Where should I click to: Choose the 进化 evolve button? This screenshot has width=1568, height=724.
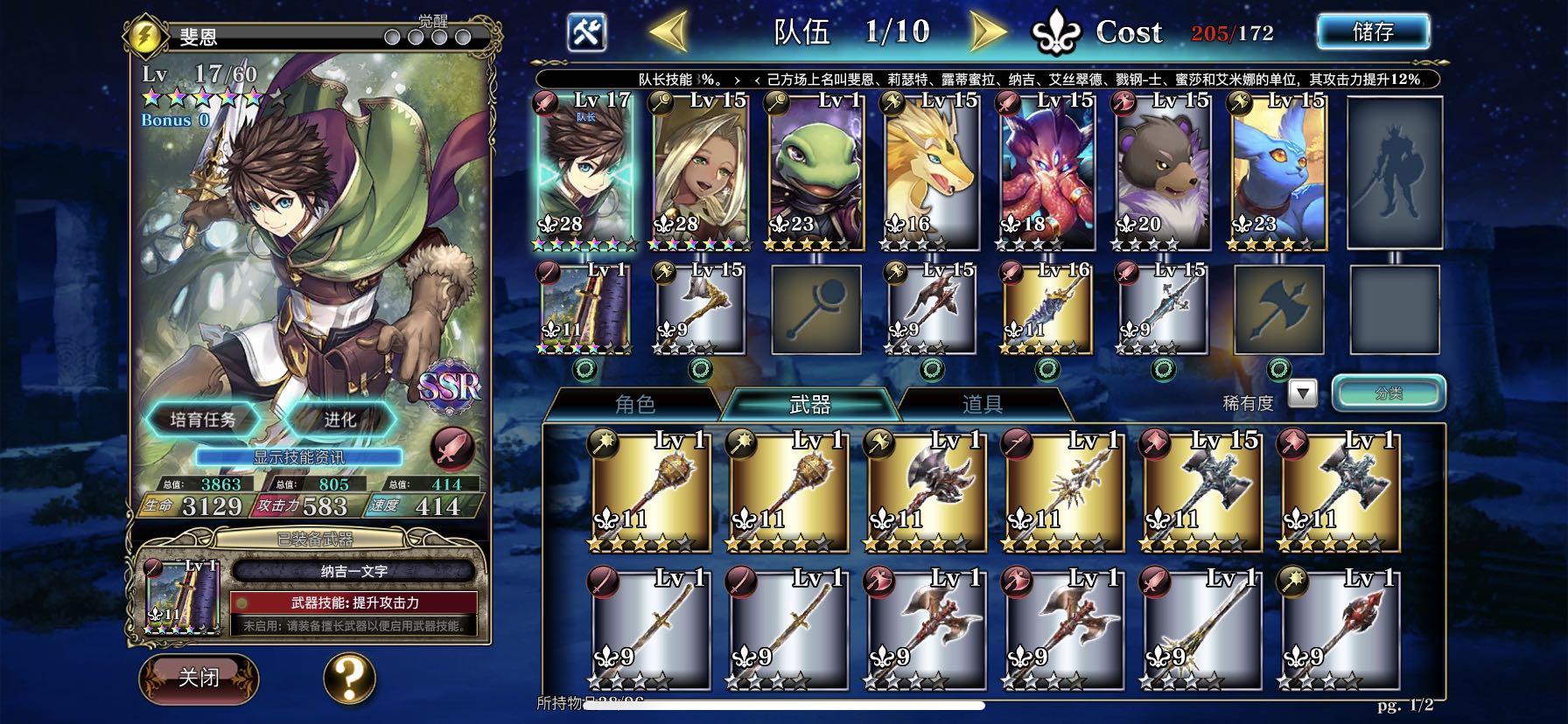[339, 420]
